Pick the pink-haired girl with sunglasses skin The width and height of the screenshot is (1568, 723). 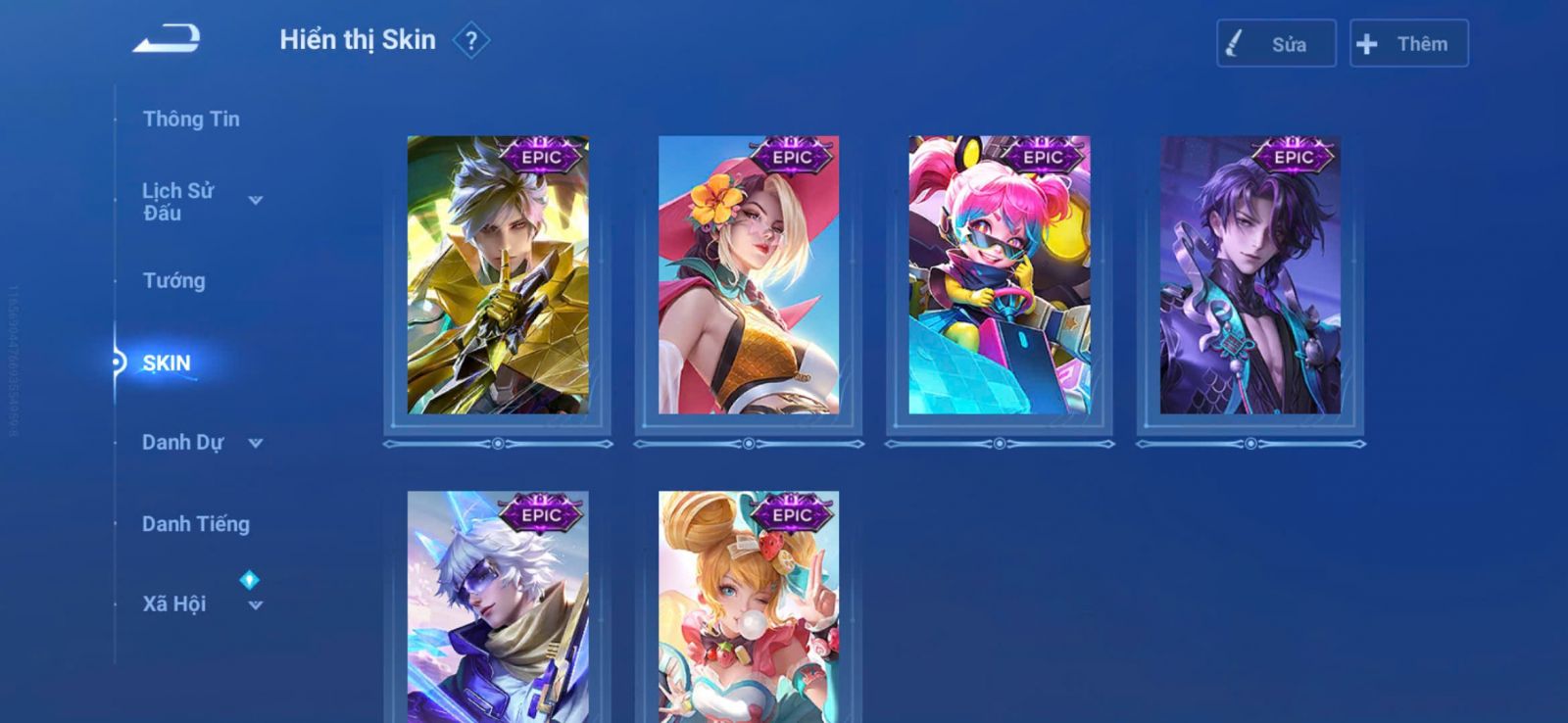[1000, 275]
